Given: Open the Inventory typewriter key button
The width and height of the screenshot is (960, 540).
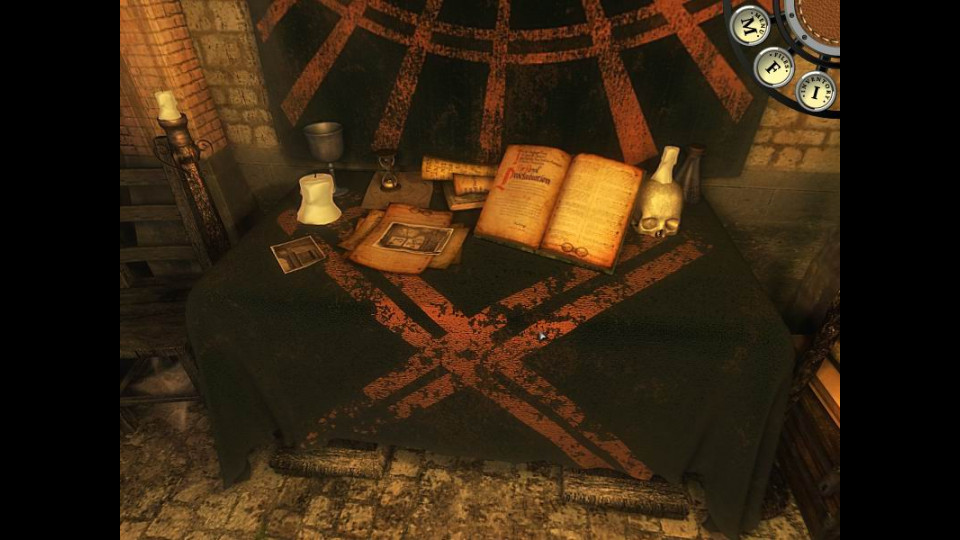Looking at the screenshot, I should coord(816,91).
